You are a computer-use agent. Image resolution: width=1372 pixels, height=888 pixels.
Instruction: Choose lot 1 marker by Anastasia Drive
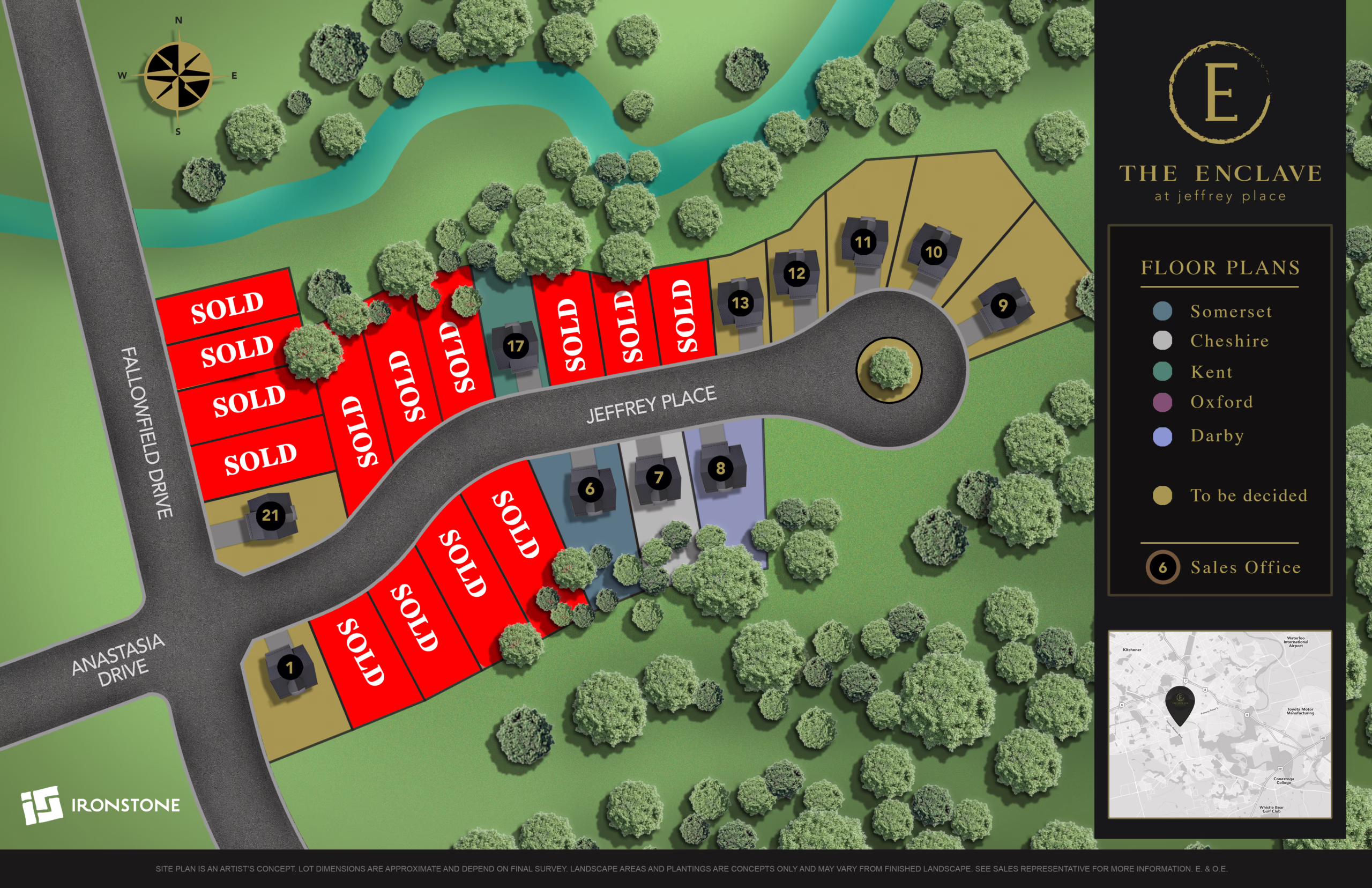tap(290, 668)
